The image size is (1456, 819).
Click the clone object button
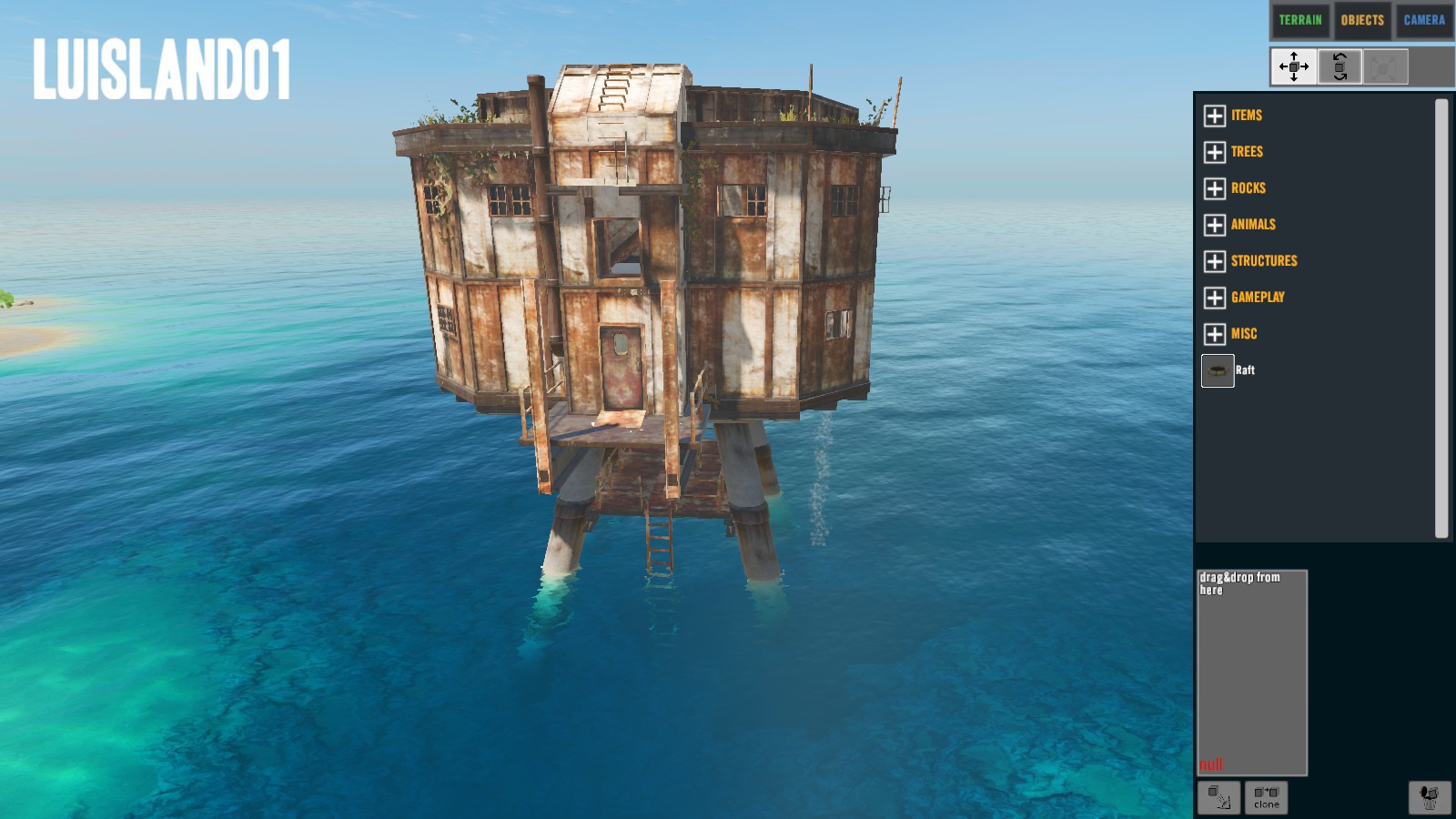1266,797
